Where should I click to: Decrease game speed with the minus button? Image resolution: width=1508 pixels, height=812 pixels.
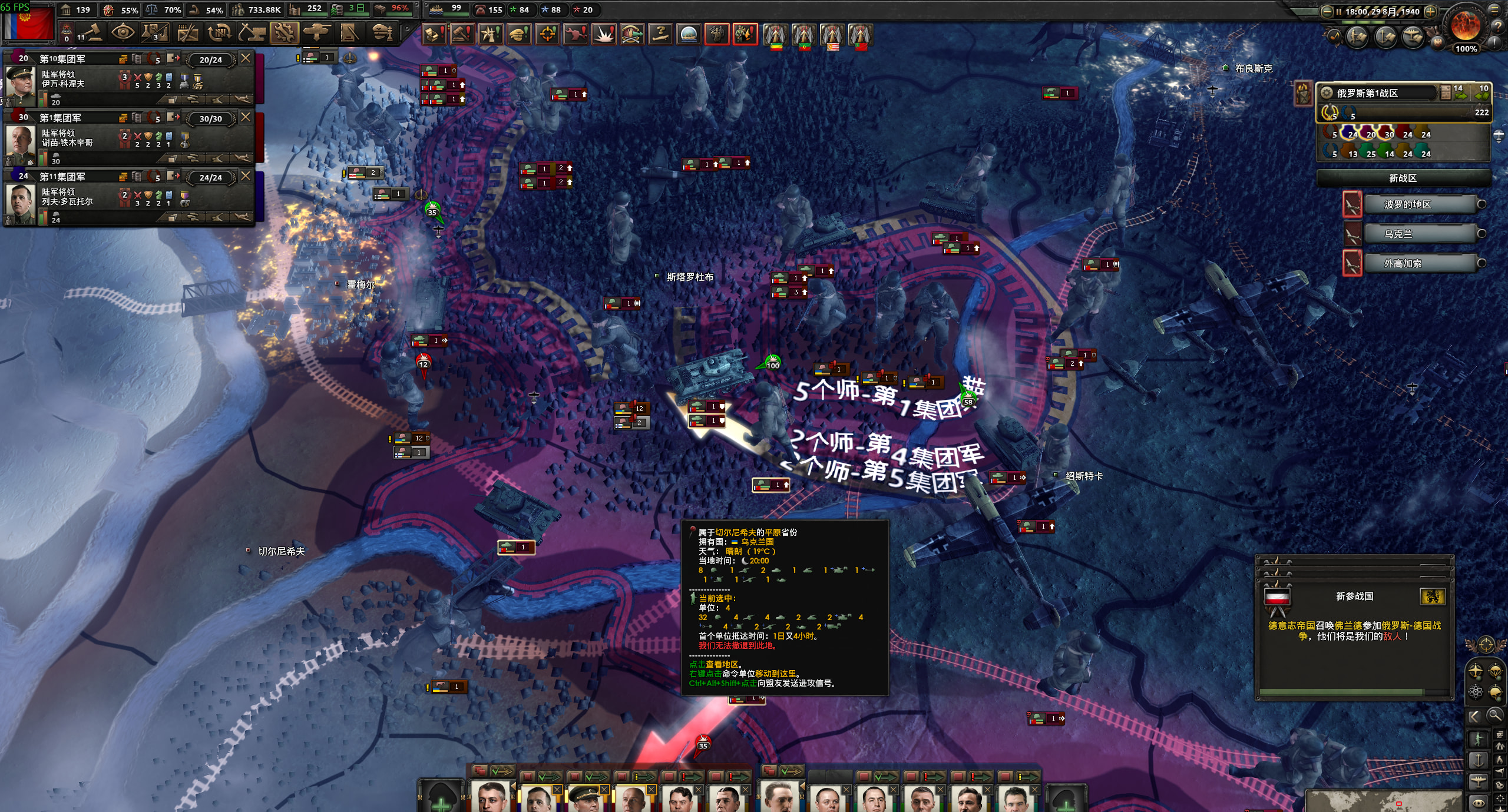(x=1327, y=11)
